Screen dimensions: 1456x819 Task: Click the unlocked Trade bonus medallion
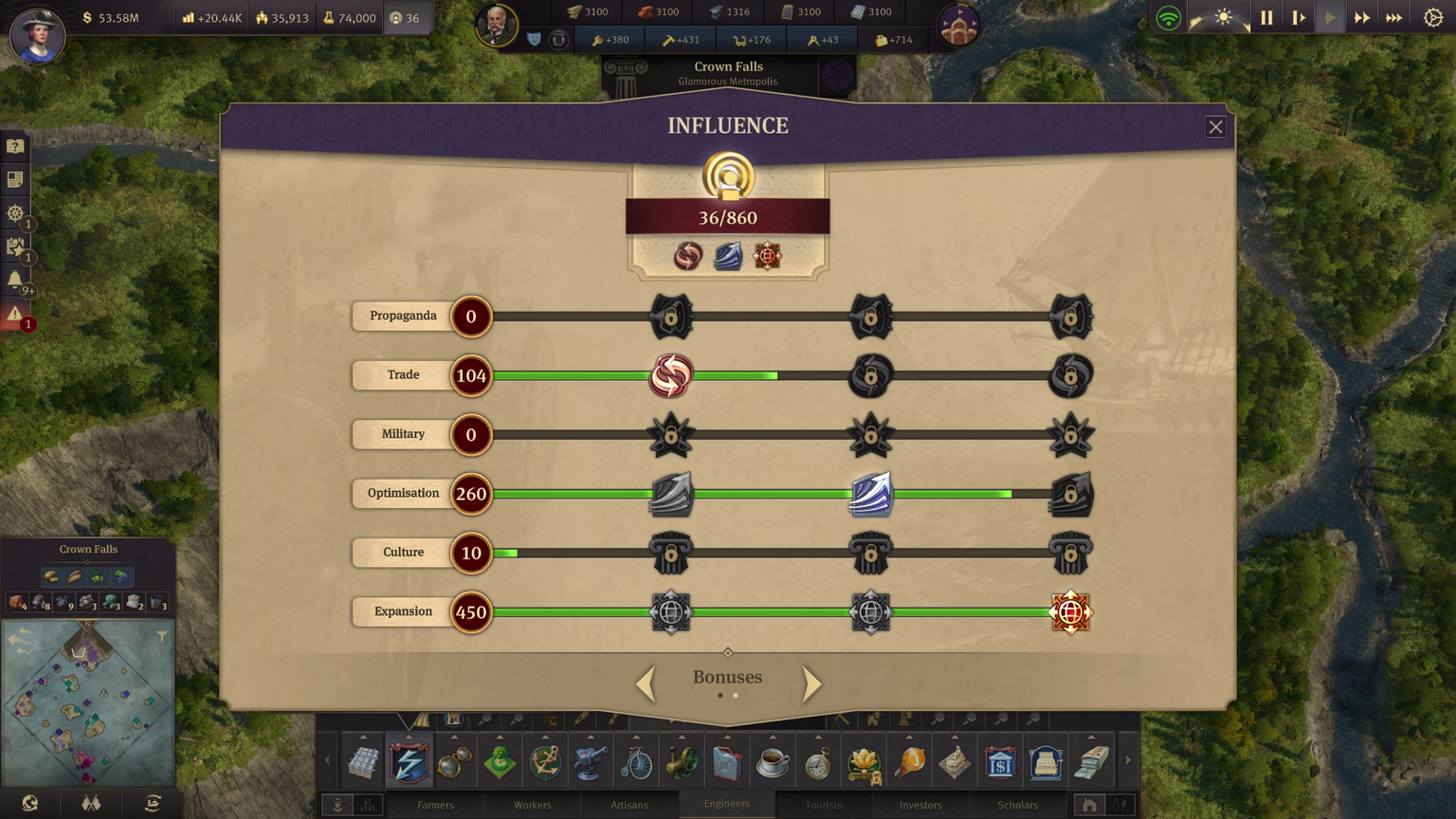pyautogui.click(x=671, y=375)
